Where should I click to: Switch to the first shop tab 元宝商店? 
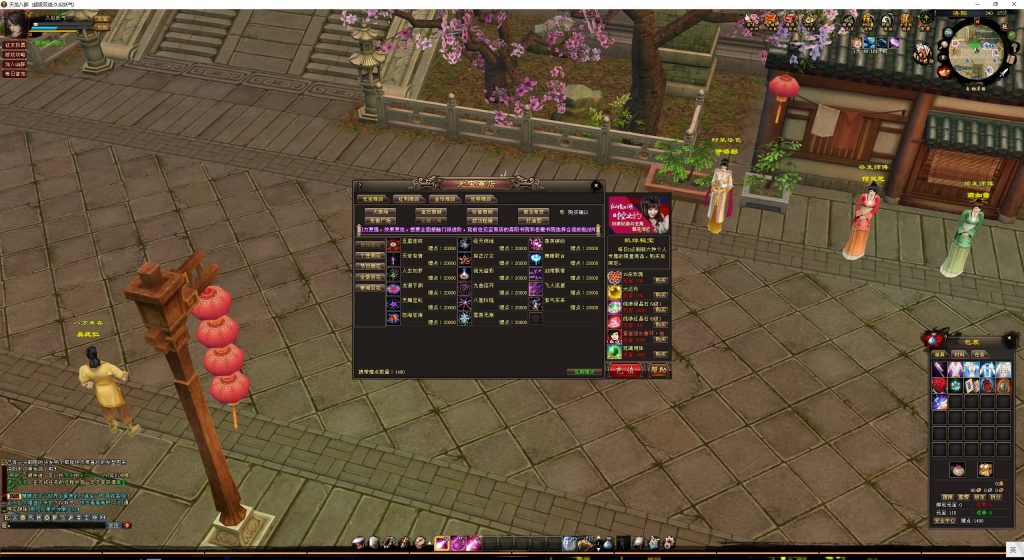tap(372, 199)
